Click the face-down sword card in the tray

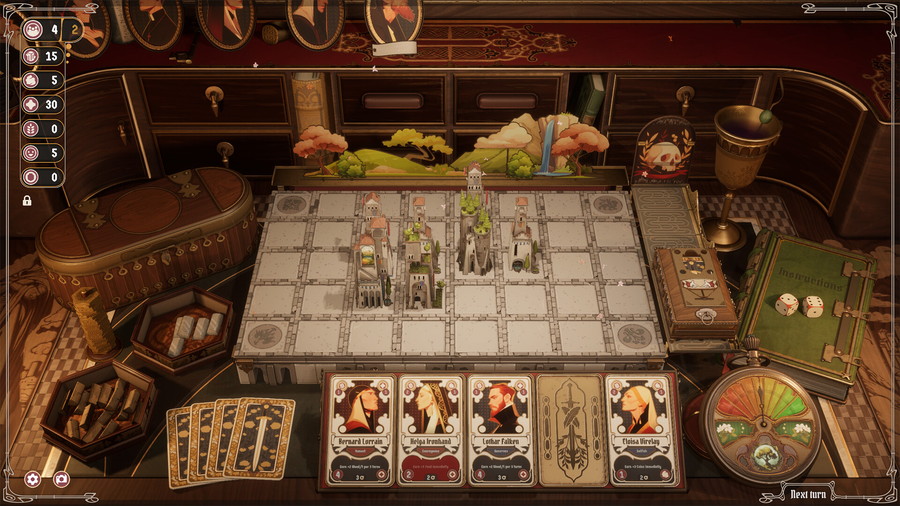coord(569,430)
